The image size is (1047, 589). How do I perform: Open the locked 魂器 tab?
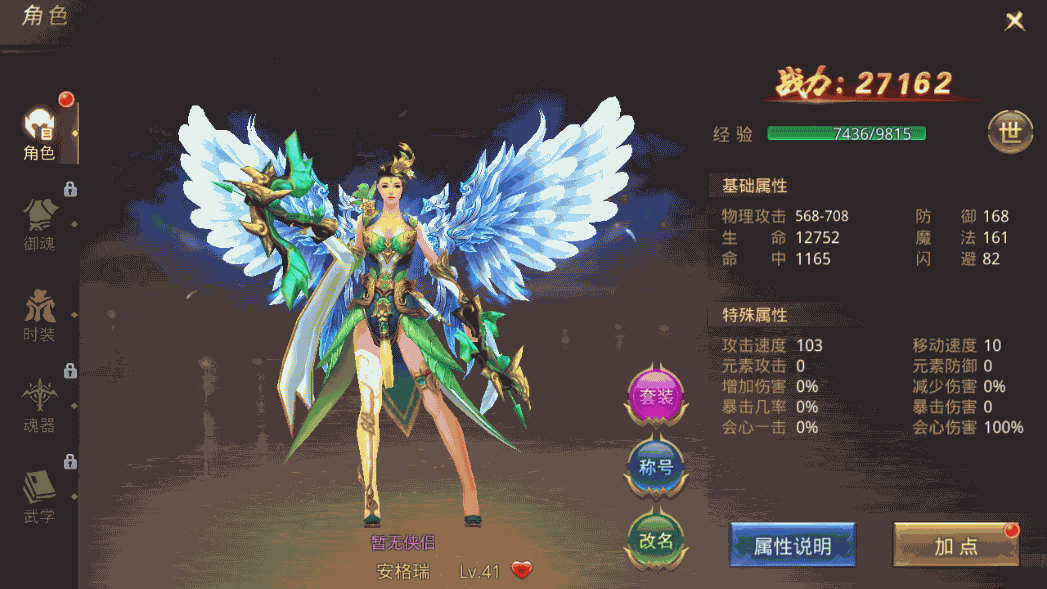40,404
